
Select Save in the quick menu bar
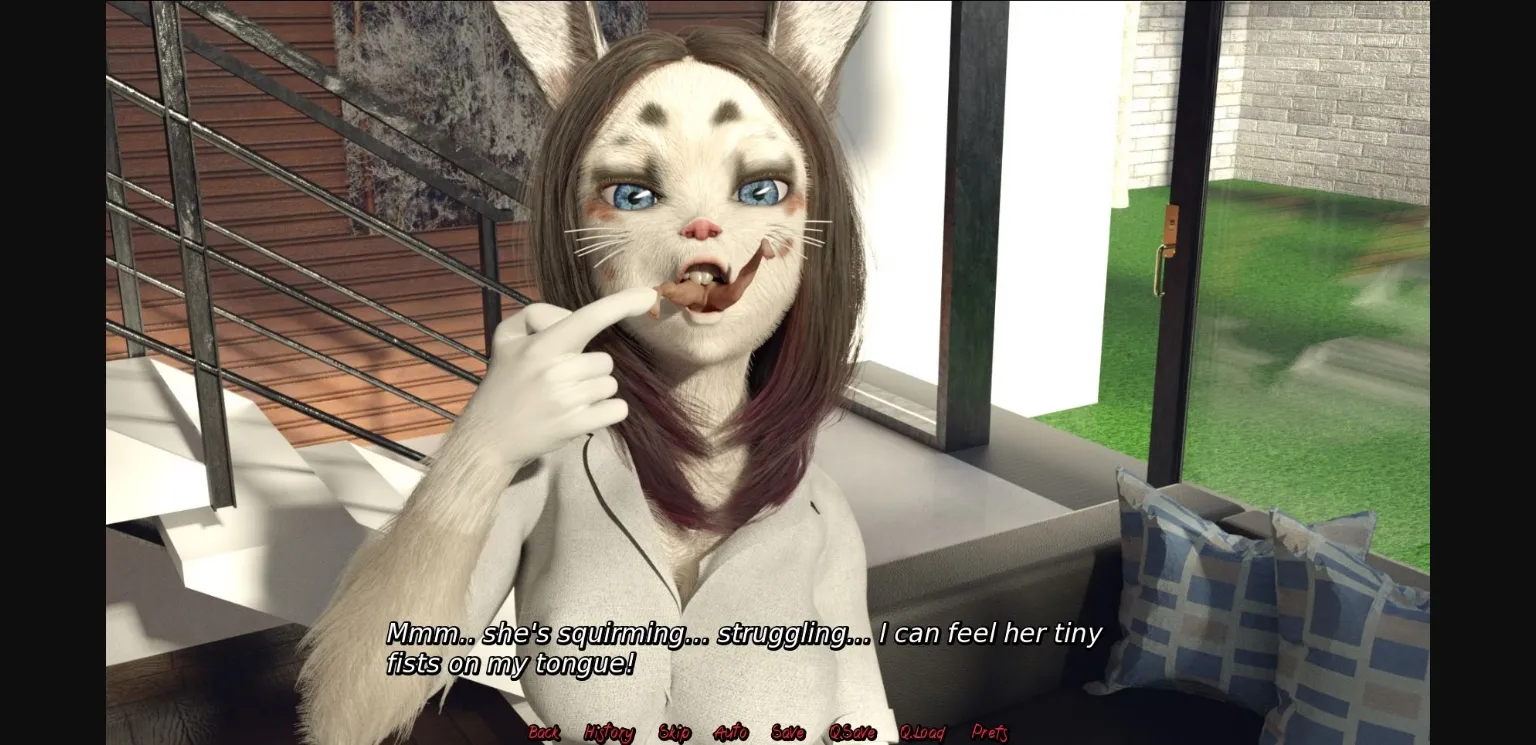click(x=788, y=732)
